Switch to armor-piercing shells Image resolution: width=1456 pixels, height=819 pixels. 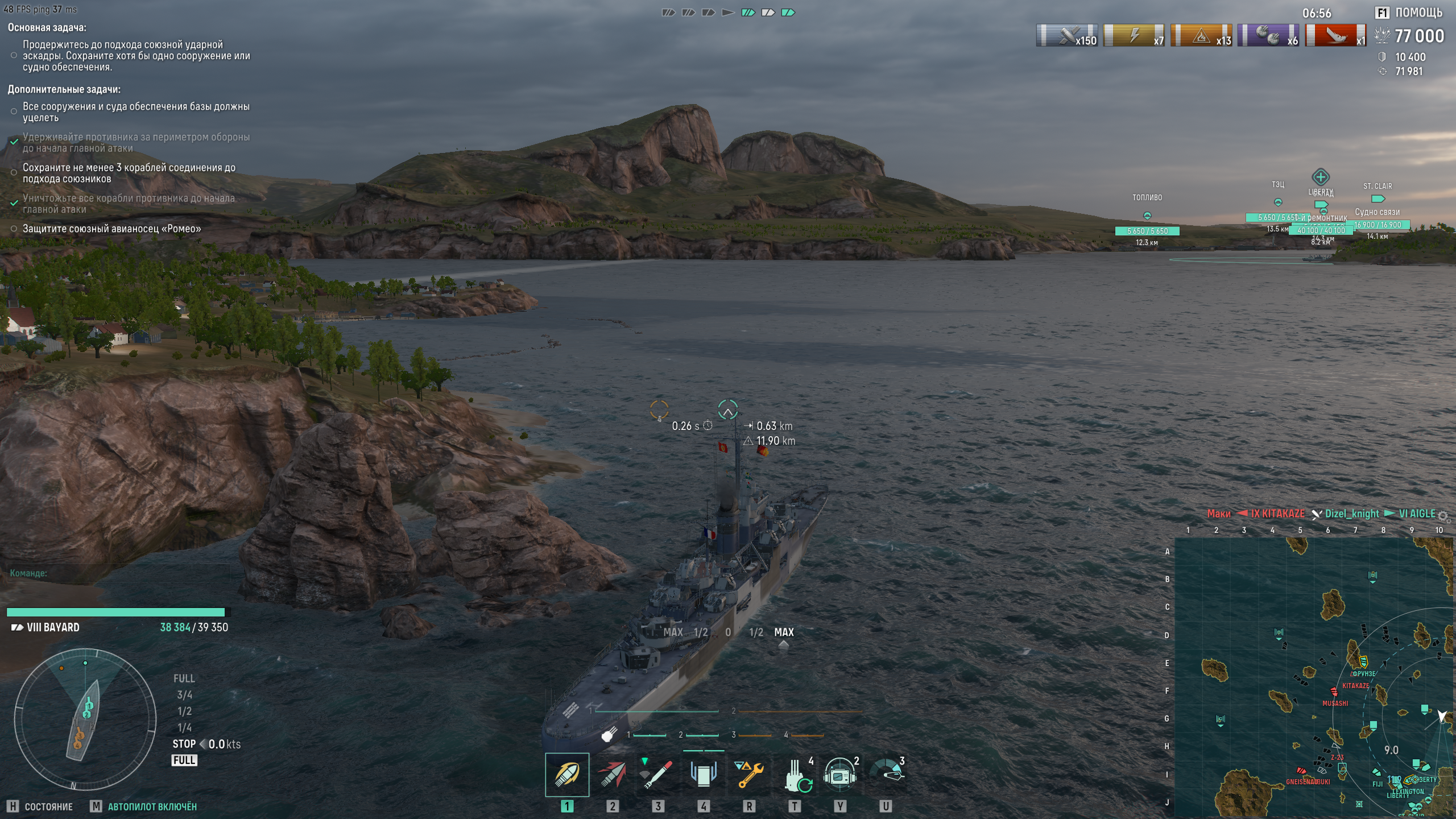point(612,775)
